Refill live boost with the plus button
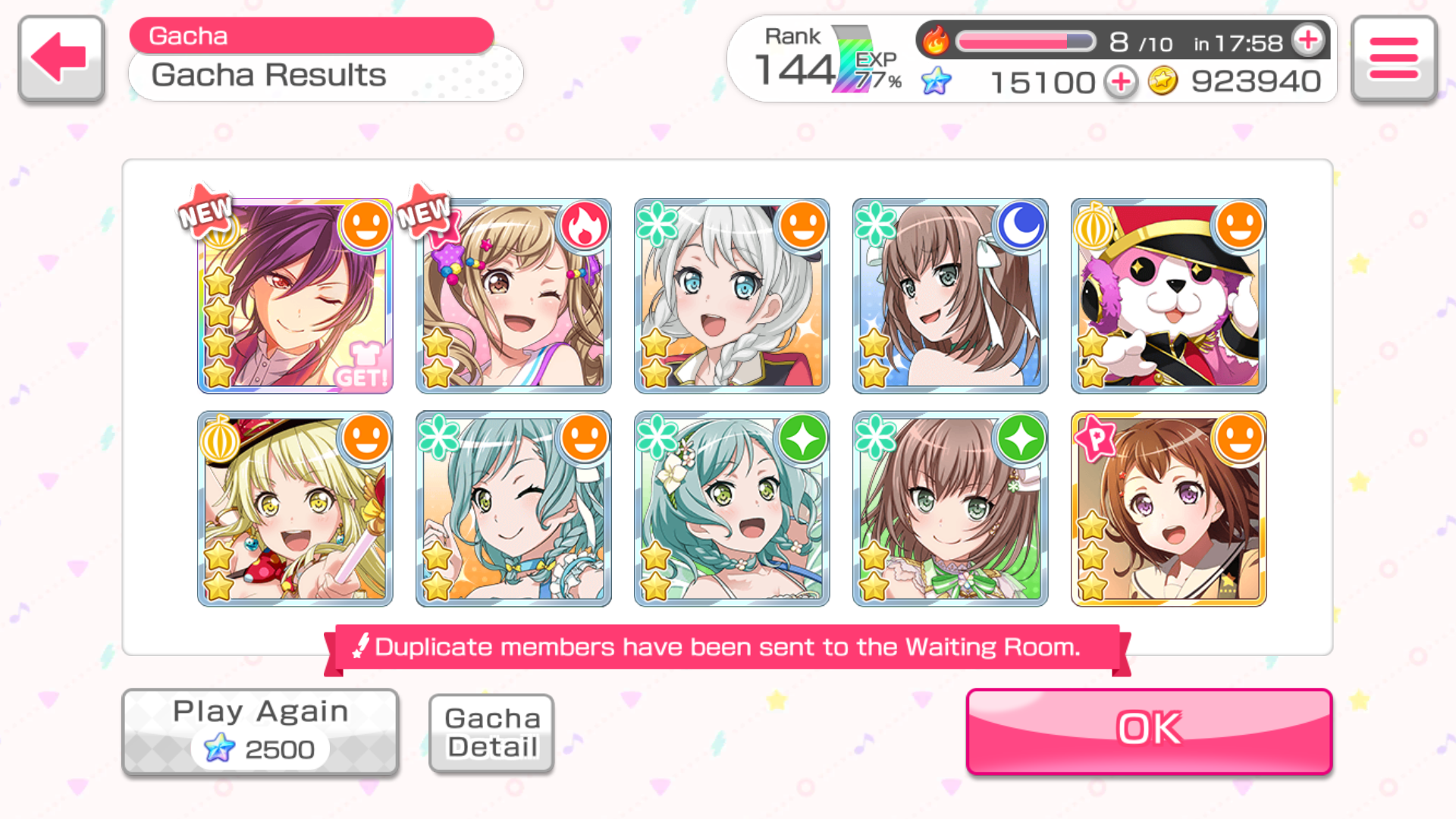 (1309, 40)
